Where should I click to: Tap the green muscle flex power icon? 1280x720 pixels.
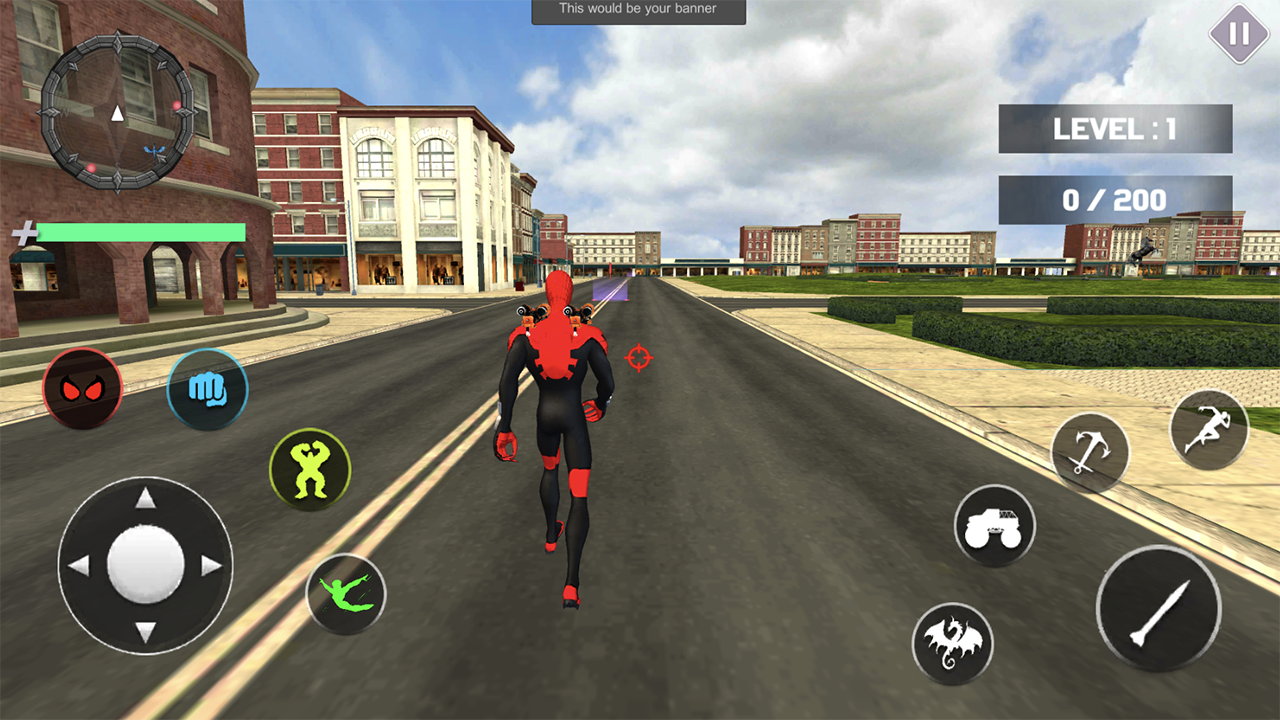click(310, 470)
